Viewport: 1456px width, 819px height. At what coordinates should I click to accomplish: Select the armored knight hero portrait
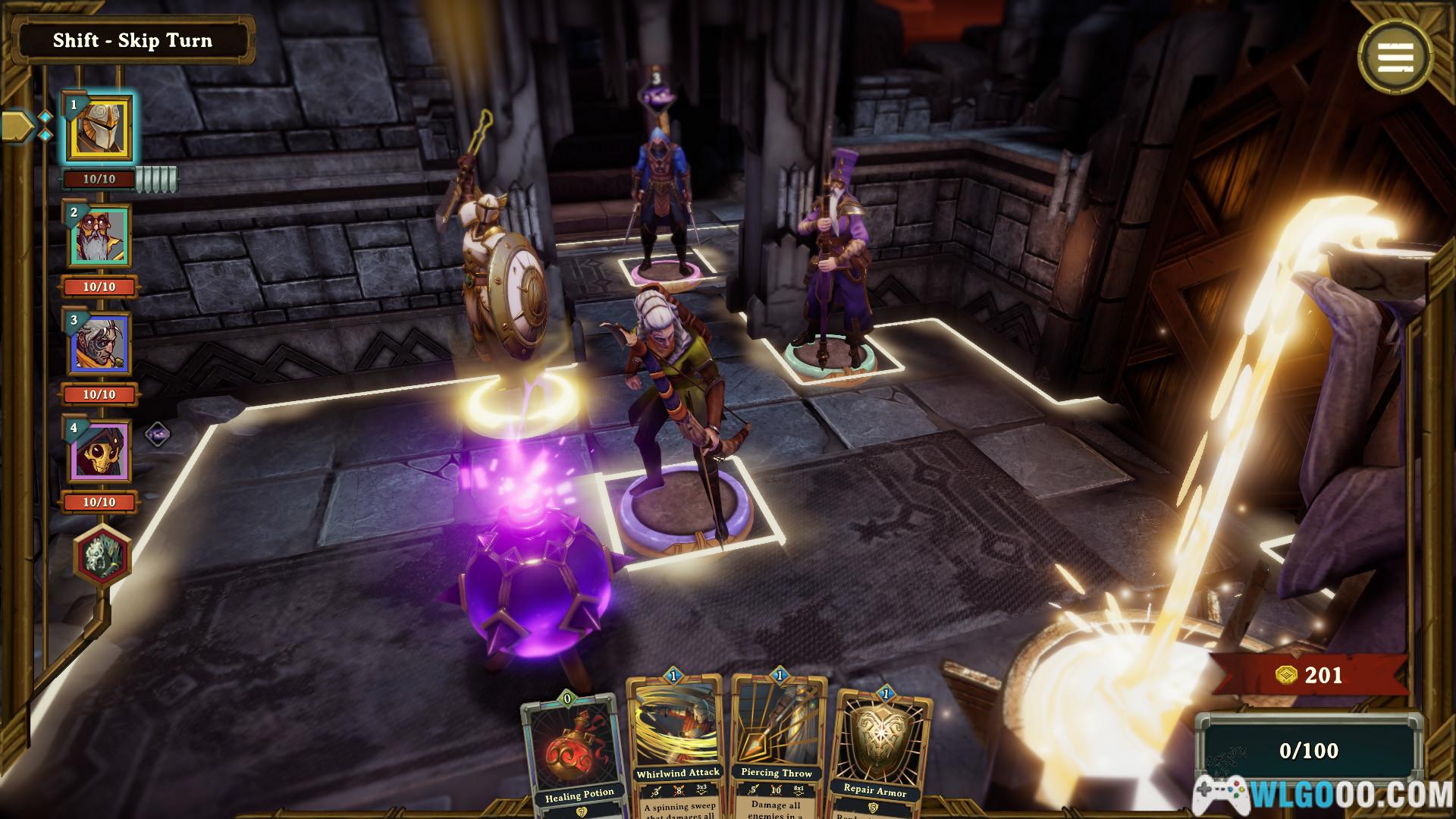[100, 129]
